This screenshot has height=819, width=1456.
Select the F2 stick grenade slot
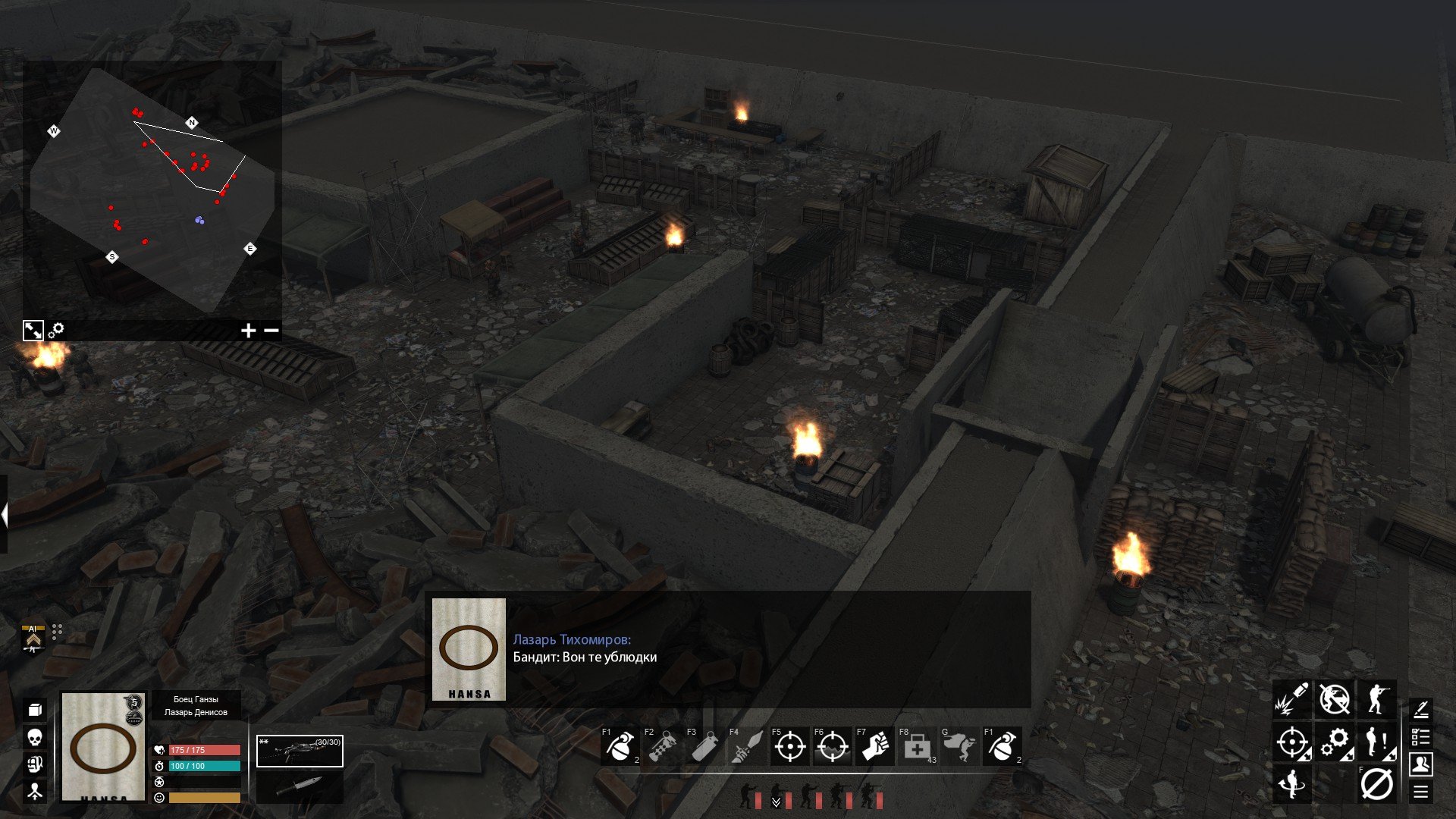tap(662, 747)
